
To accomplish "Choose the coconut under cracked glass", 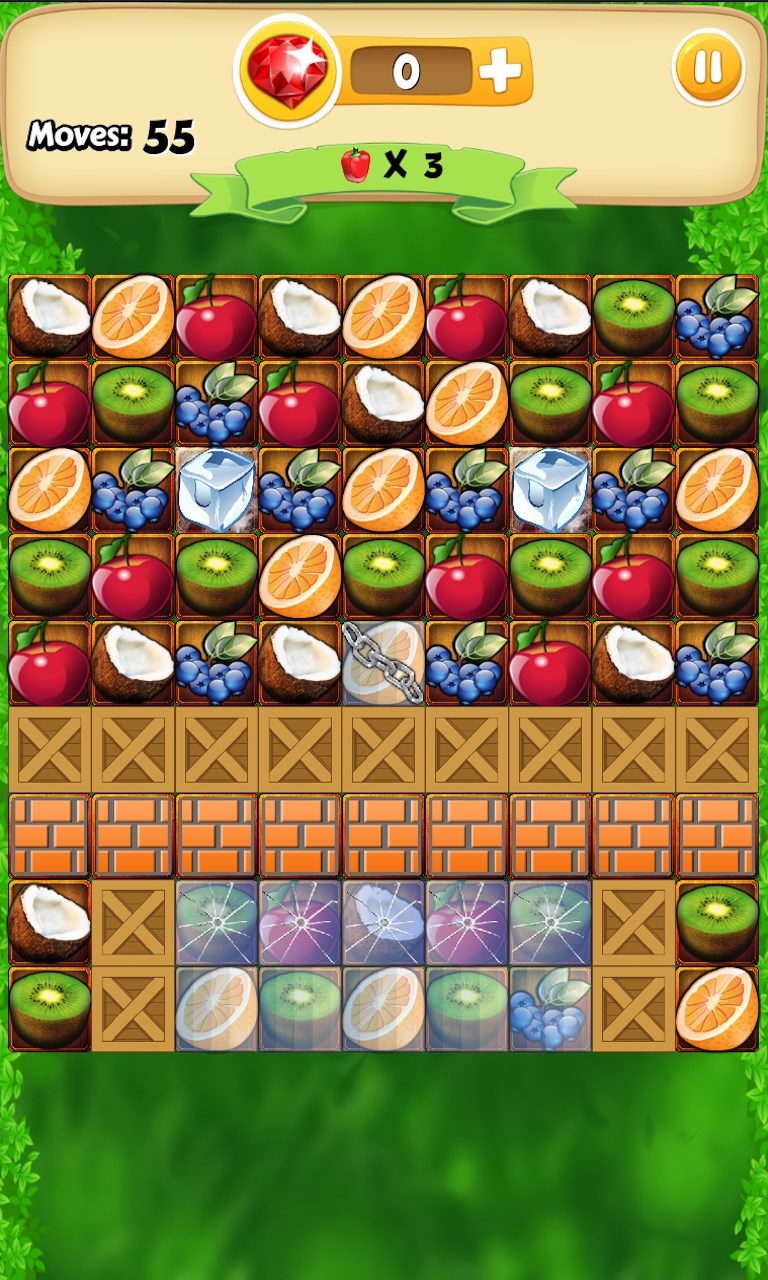I will pos(384,922).
